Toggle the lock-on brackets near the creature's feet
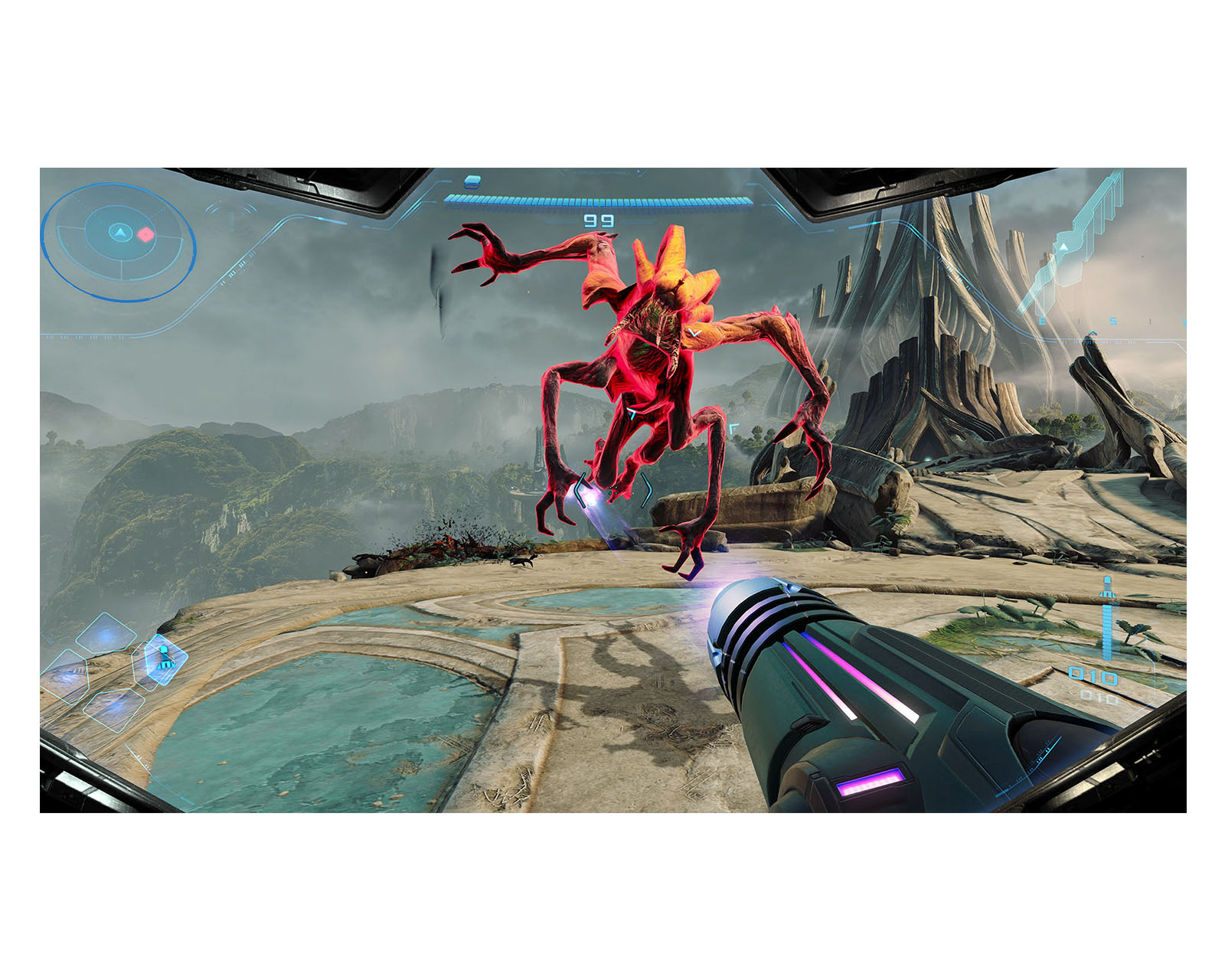 [613, 490]
